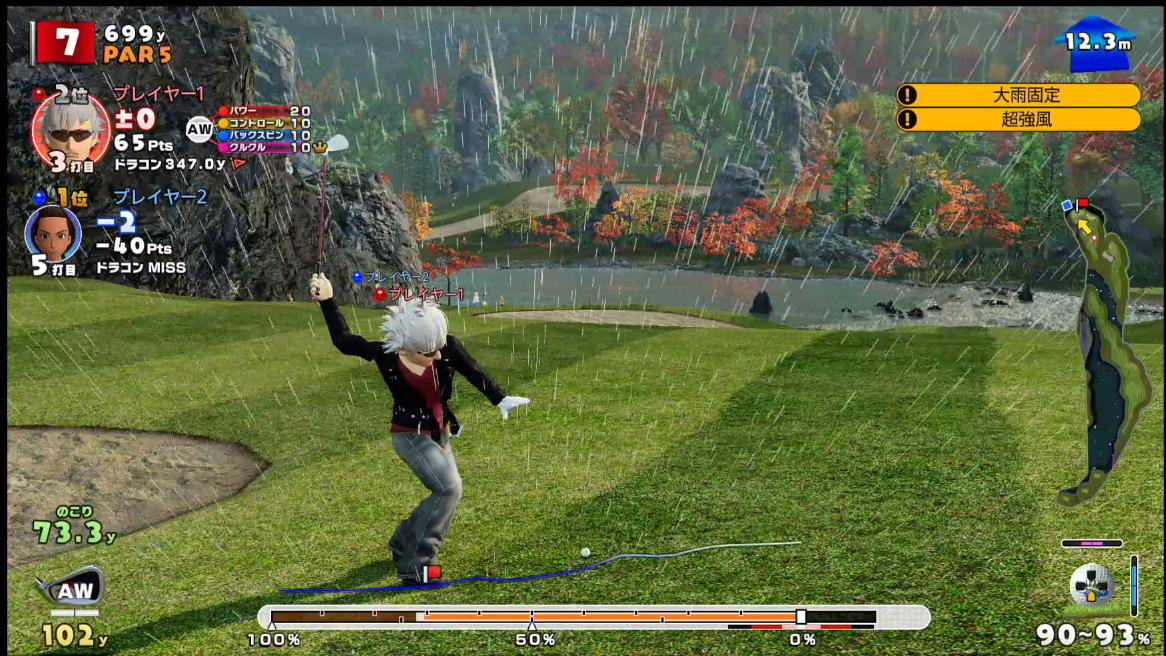Click the 大雨固定 condition banner
Image resolution: width=1166 pixels, height=656 pixels.
tap(1018, 95)
